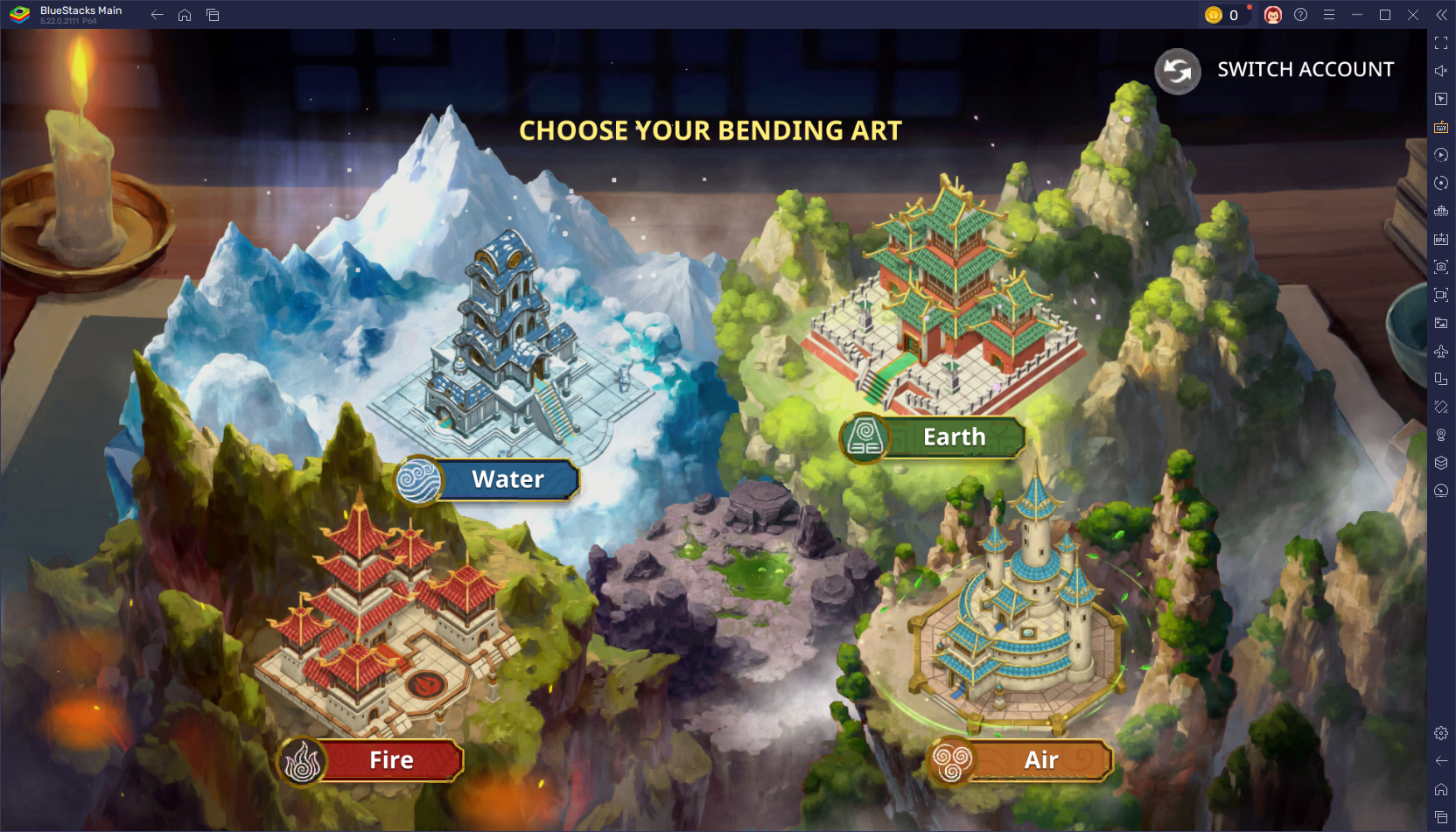This screenshot has width=1456, height=832.
Task: Open the location spoofing tool
Action: [1441, 435]
